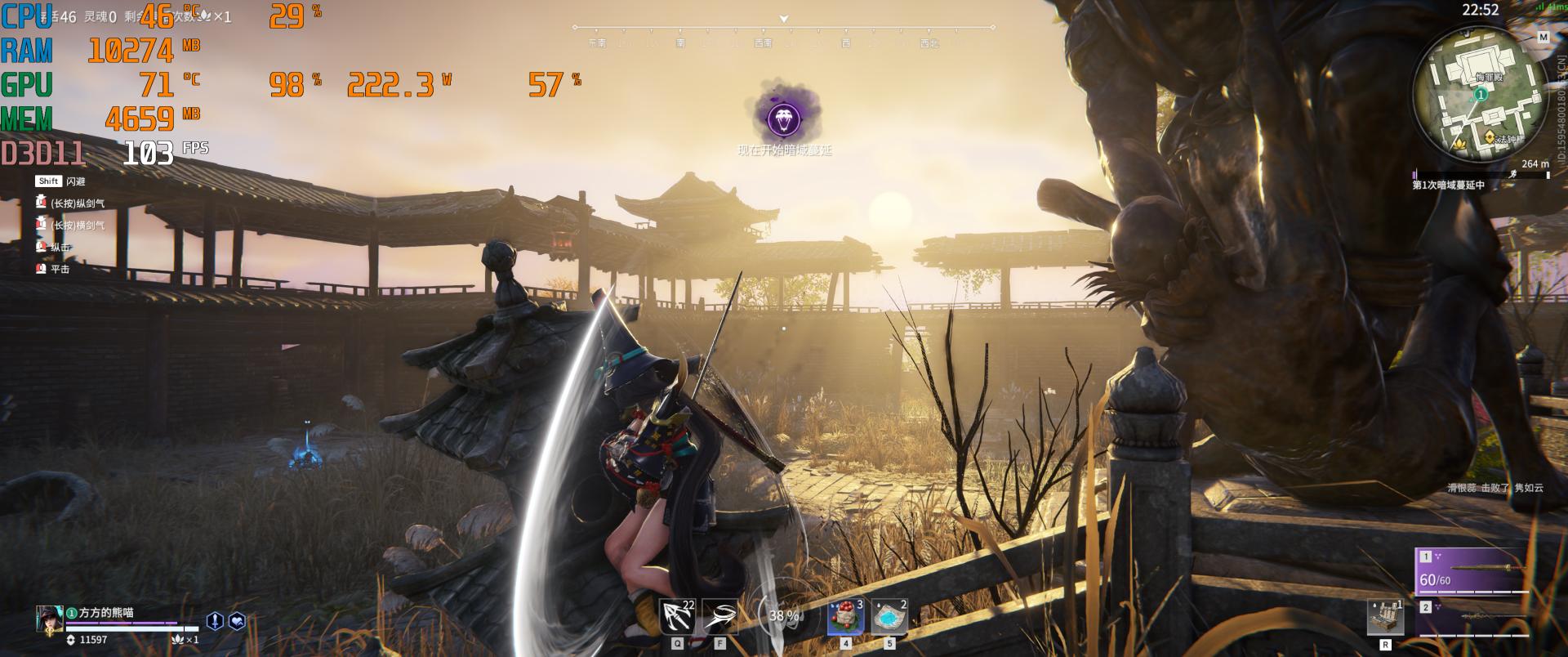
Task: Select the sword buff hexagon icon
Action: (x=215, y=621)
